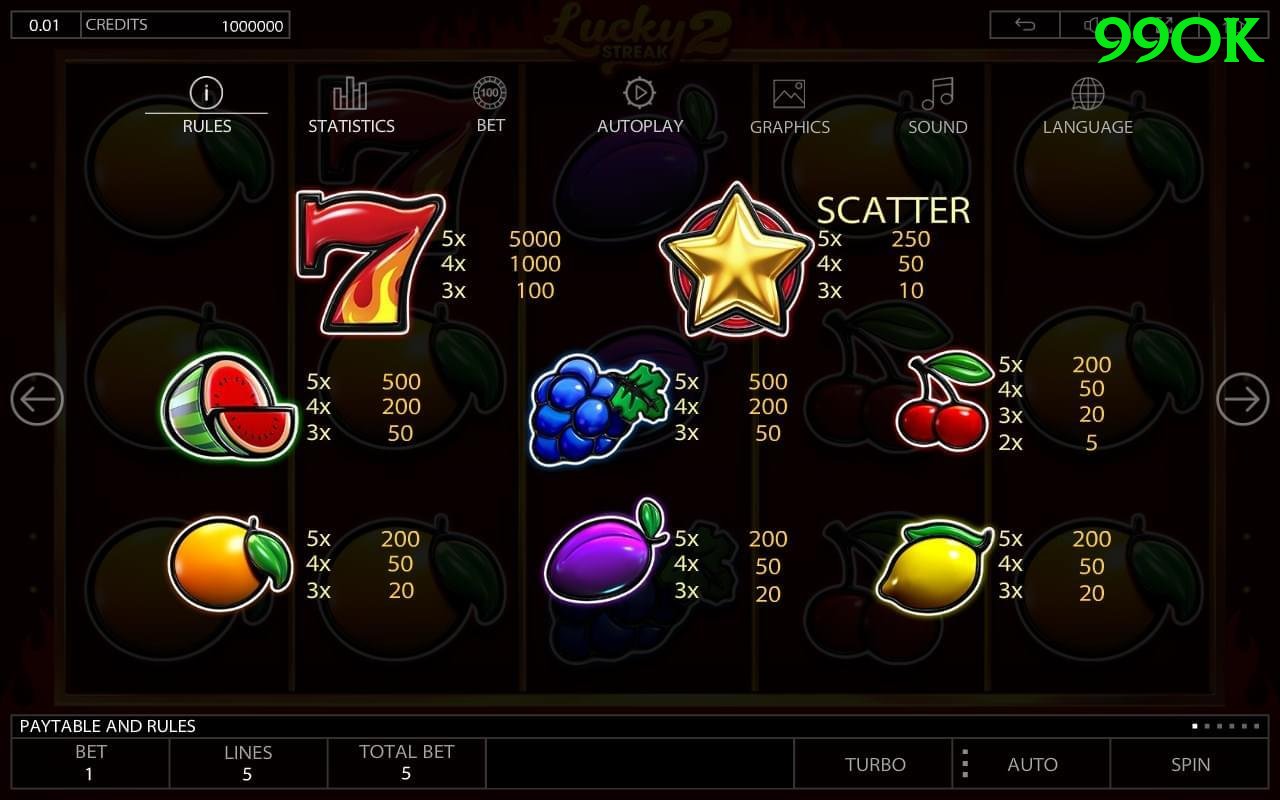View next paytable page with right arrow

tap(1242, 399)
